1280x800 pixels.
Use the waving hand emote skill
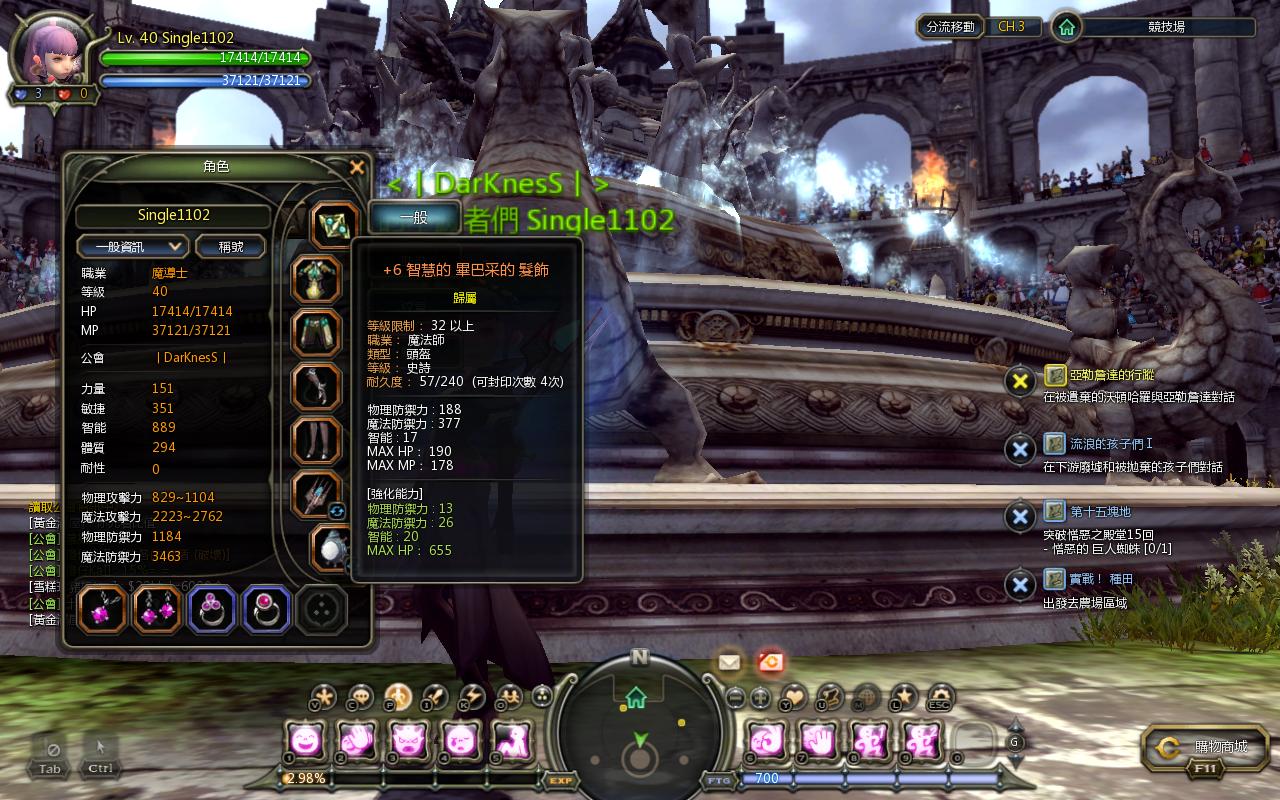click(x=355, y=741)
